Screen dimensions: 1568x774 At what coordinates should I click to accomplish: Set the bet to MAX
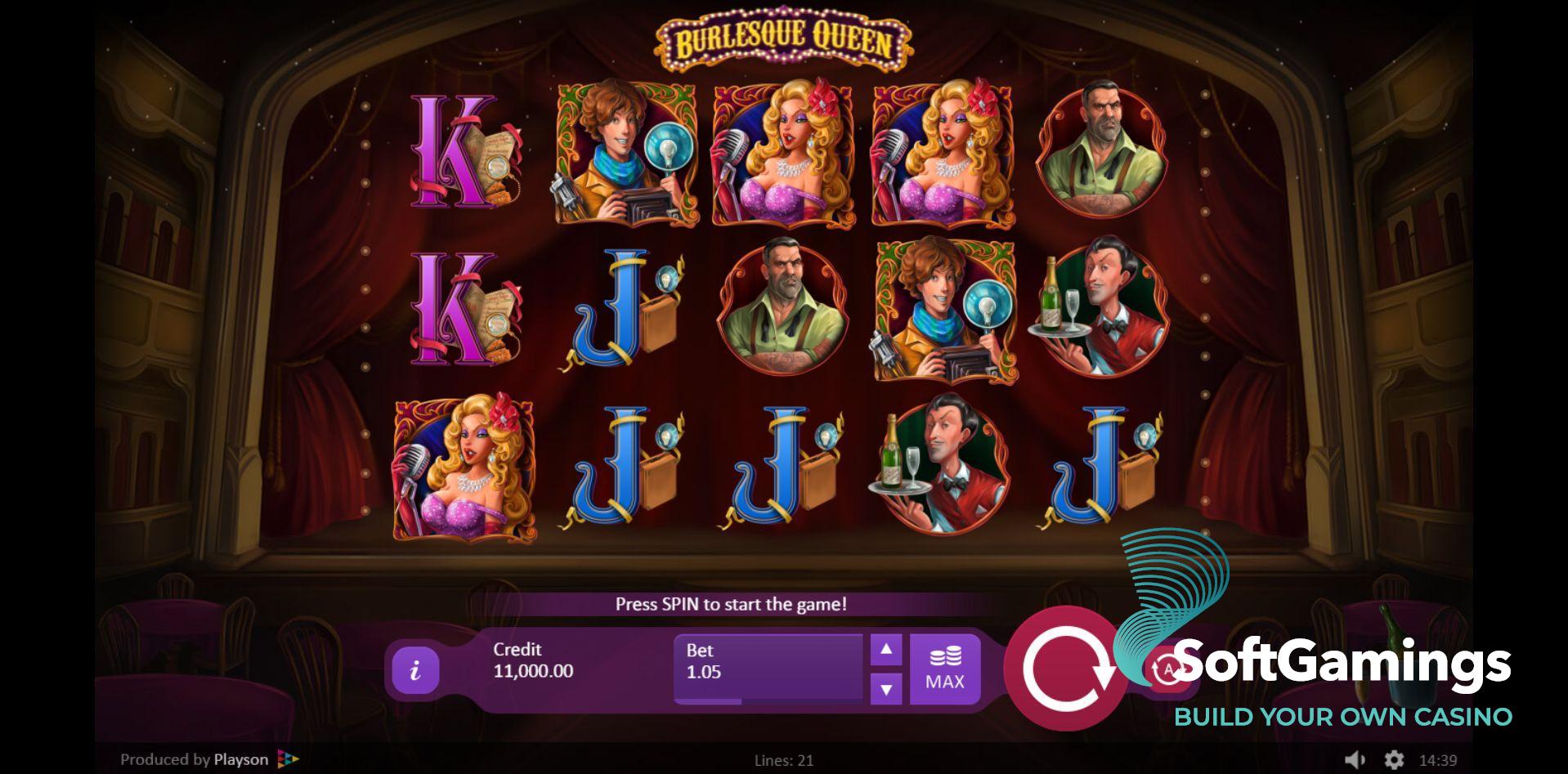click(x=944, y=669)
